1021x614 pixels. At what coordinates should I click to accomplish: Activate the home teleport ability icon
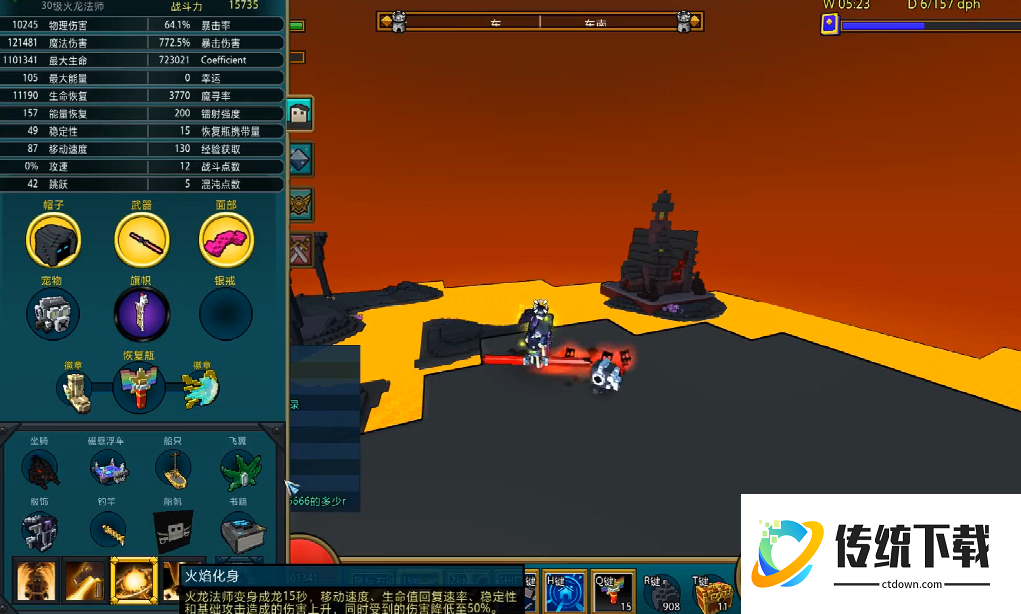[x=564, y=592]
